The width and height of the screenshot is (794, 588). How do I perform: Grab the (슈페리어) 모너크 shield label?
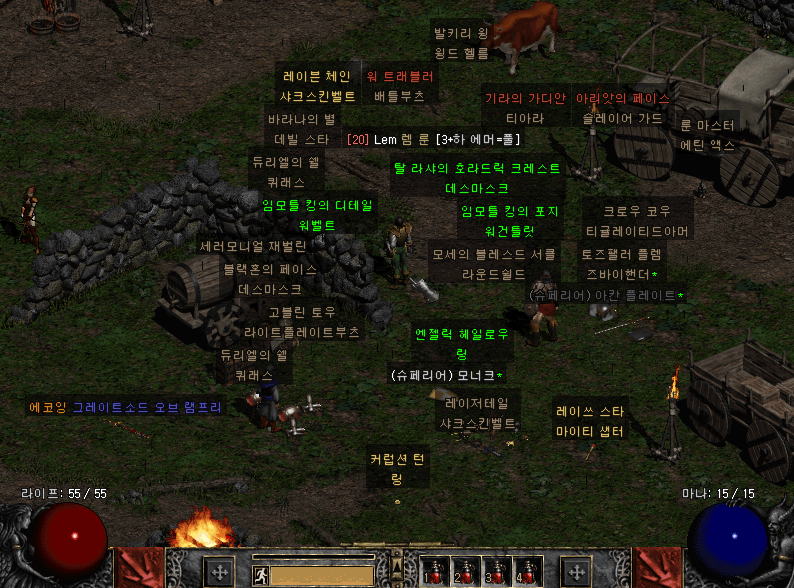point(446,375)
